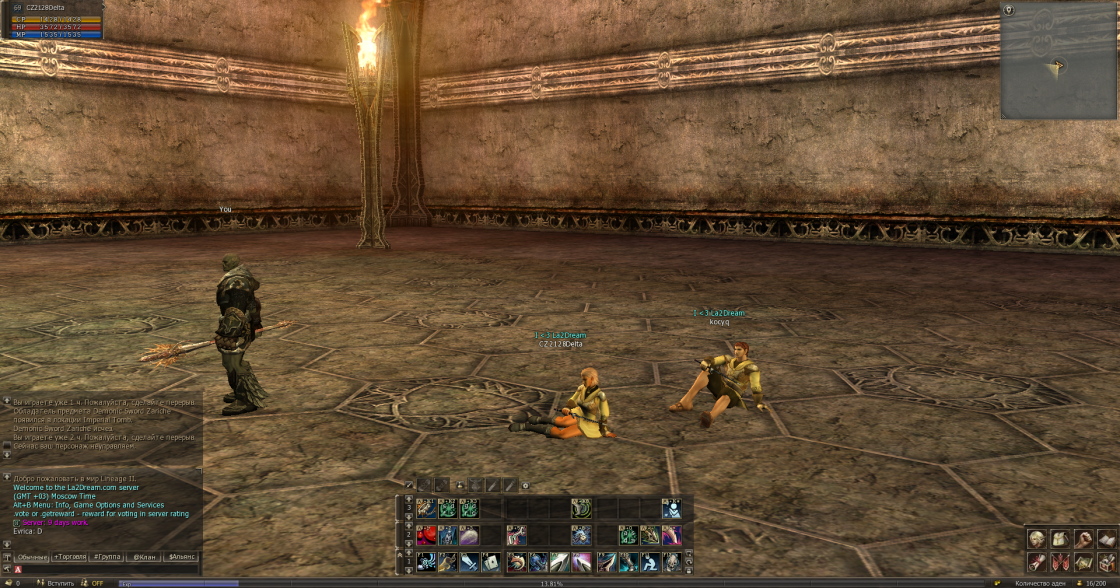1120x588 pixels.
Task: Use the red hearts hotbar item
Action: tap(427, 535)
